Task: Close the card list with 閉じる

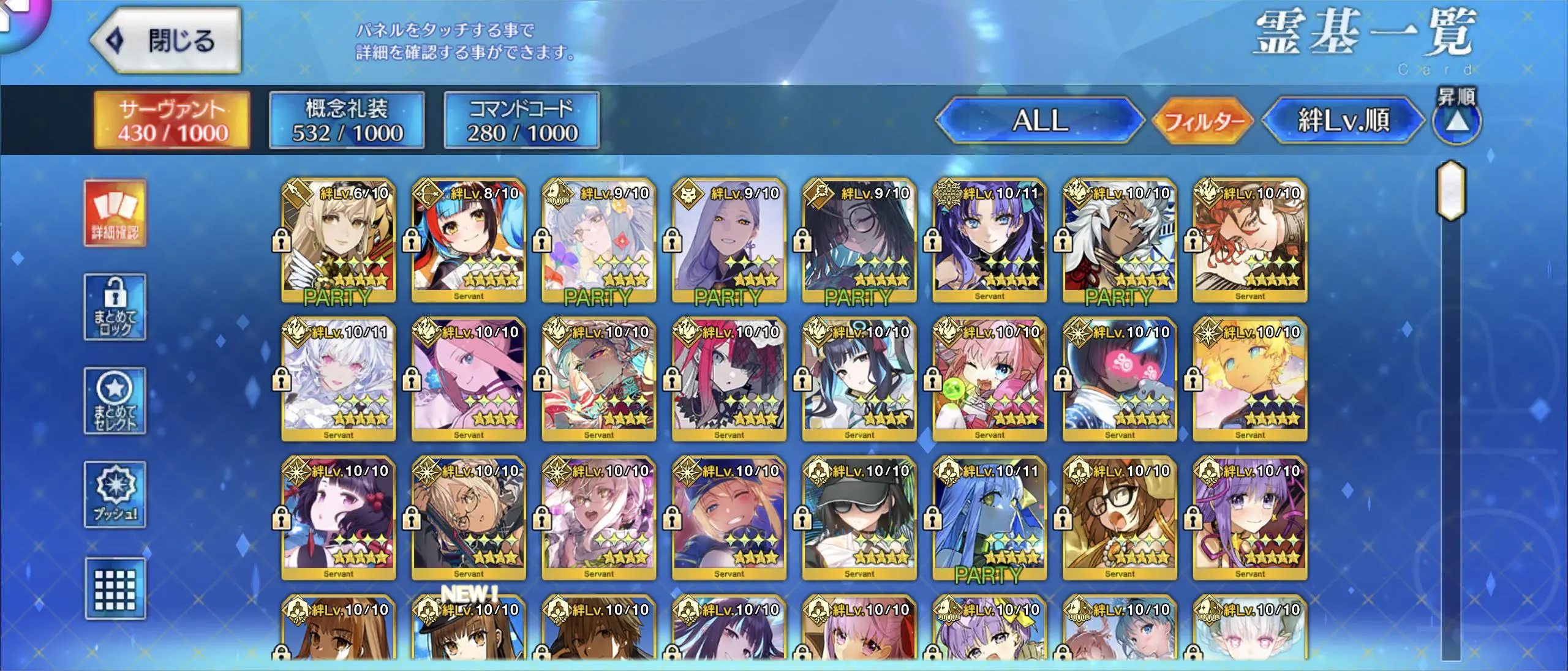Action: [x=167, y=41]
